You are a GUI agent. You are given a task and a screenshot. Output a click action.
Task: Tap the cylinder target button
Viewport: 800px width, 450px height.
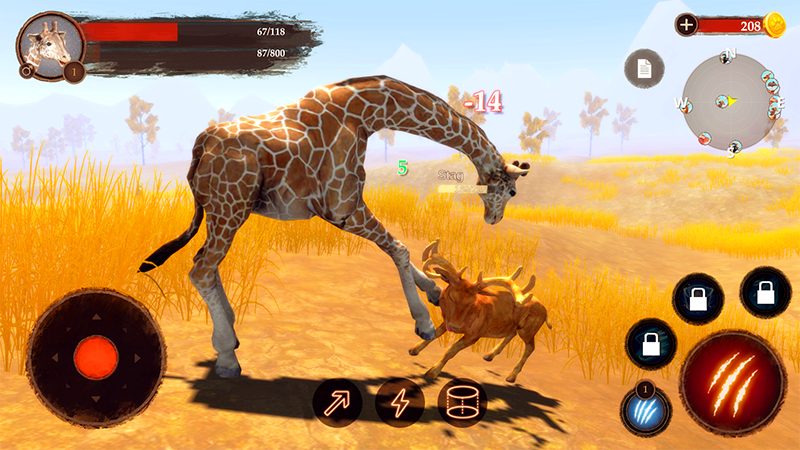[462, 402]
